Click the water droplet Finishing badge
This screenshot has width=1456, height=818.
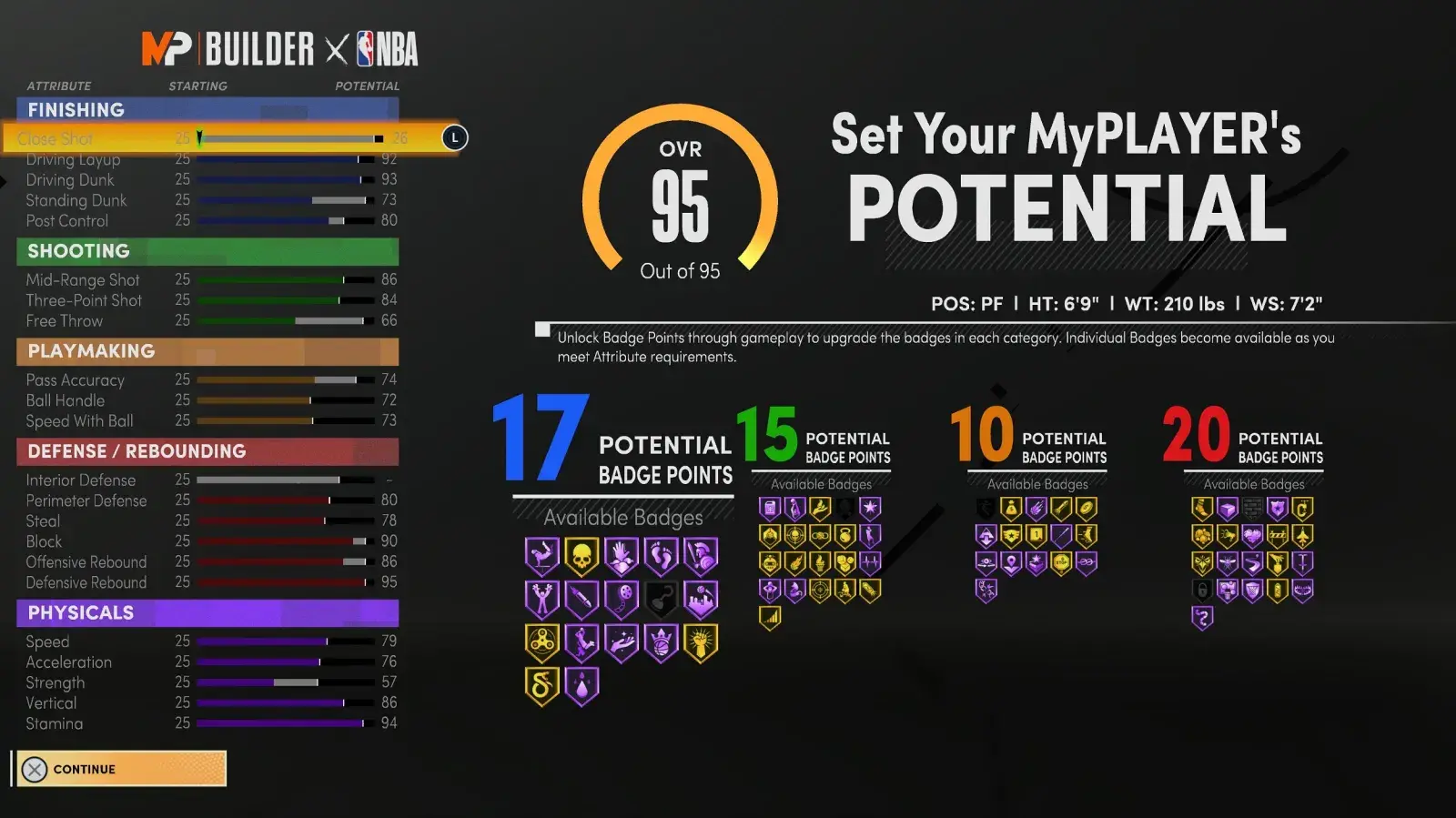click(x=581, y=686)
